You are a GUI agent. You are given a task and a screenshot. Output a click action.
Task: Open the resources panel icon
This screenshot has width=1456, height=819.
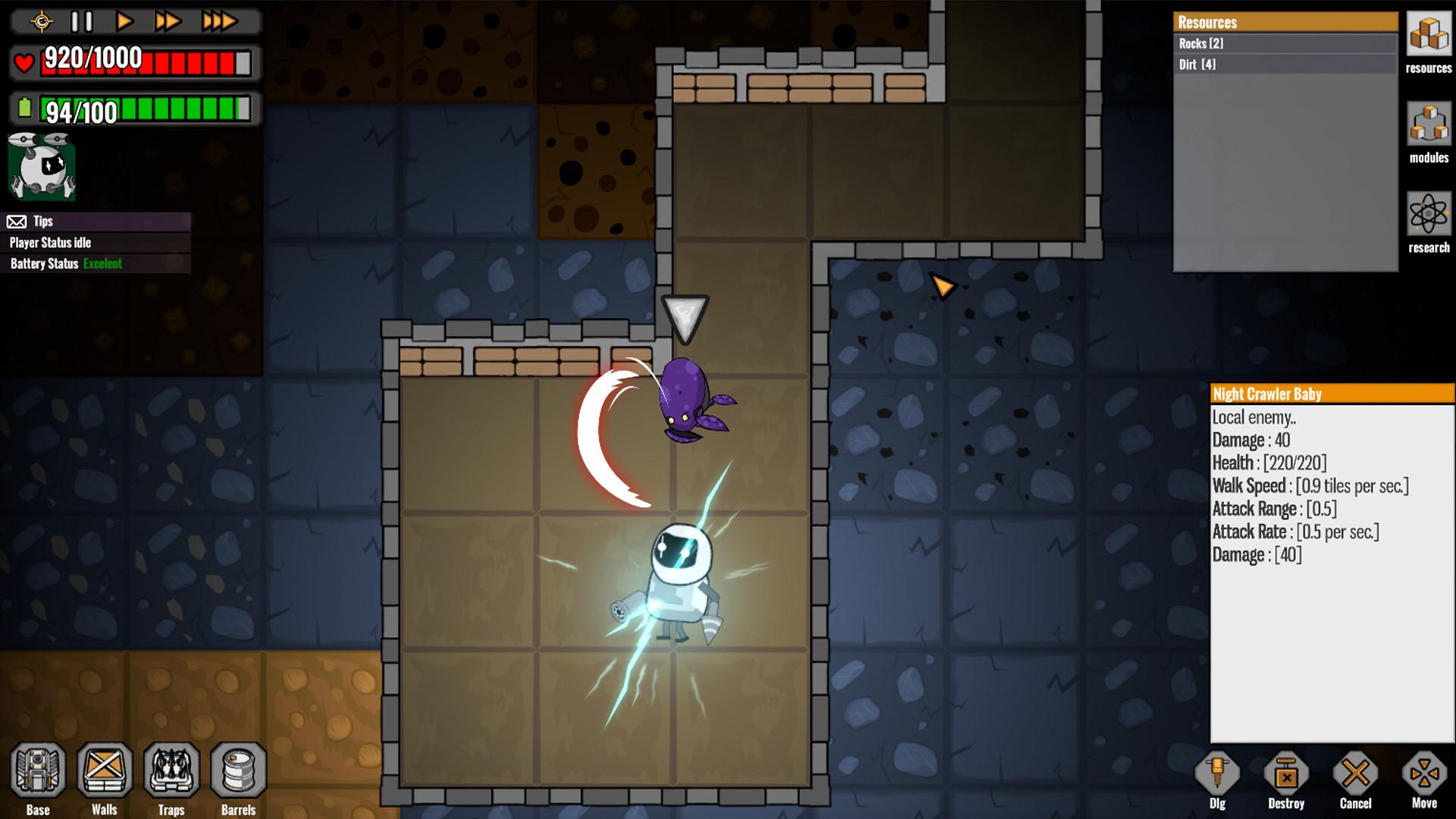click(1429, 35)
